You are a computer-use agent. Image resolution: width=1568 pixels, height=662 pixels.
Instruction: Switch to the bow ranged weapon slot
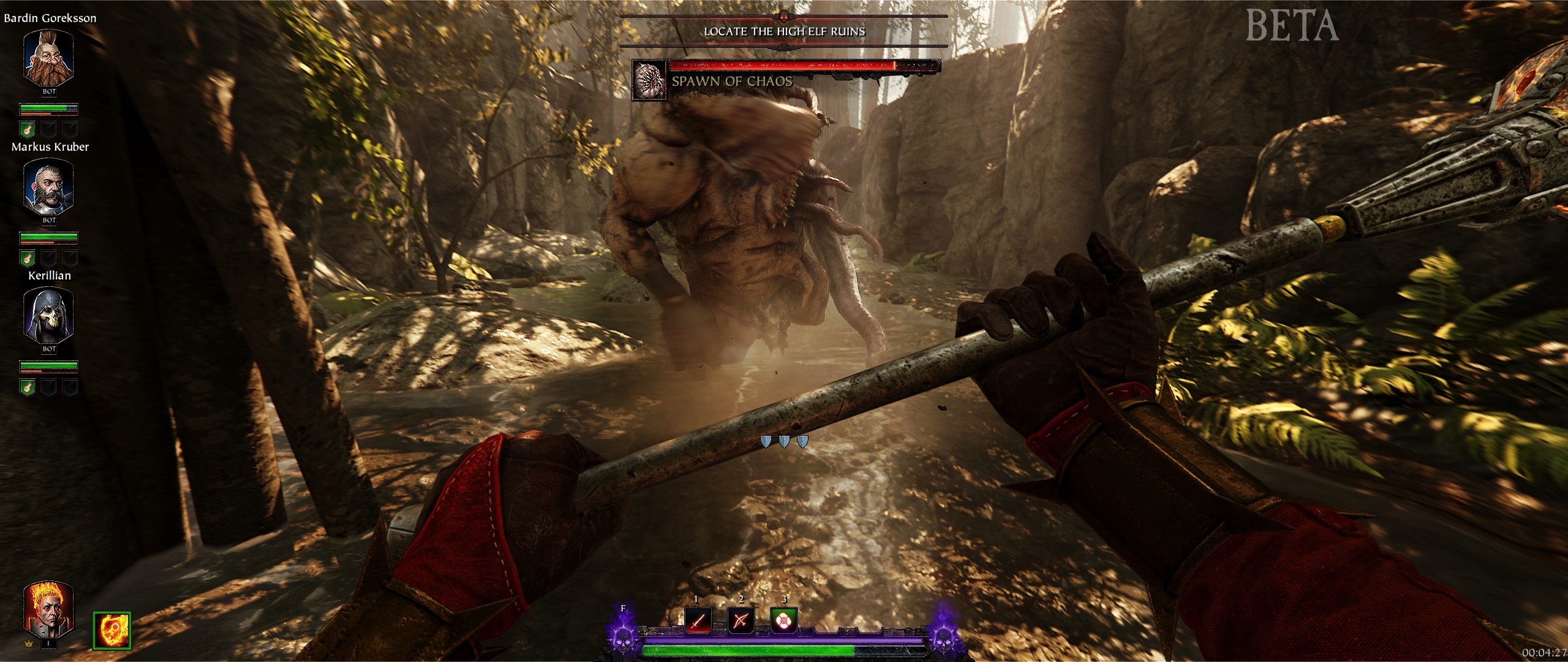click(x=740, y=621)
